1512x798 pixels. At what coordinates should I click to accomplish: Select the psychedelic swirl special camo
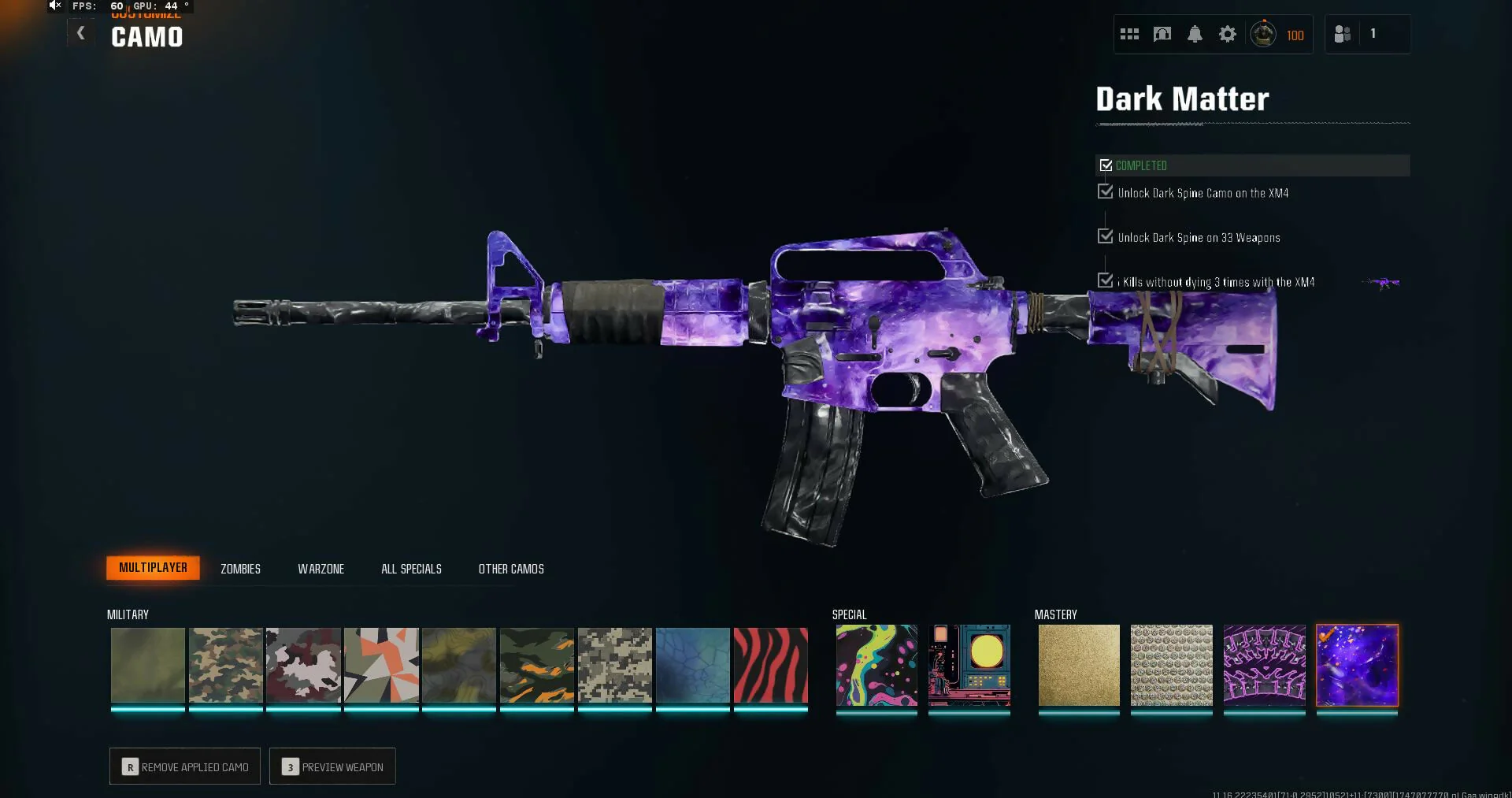point(876,666)
